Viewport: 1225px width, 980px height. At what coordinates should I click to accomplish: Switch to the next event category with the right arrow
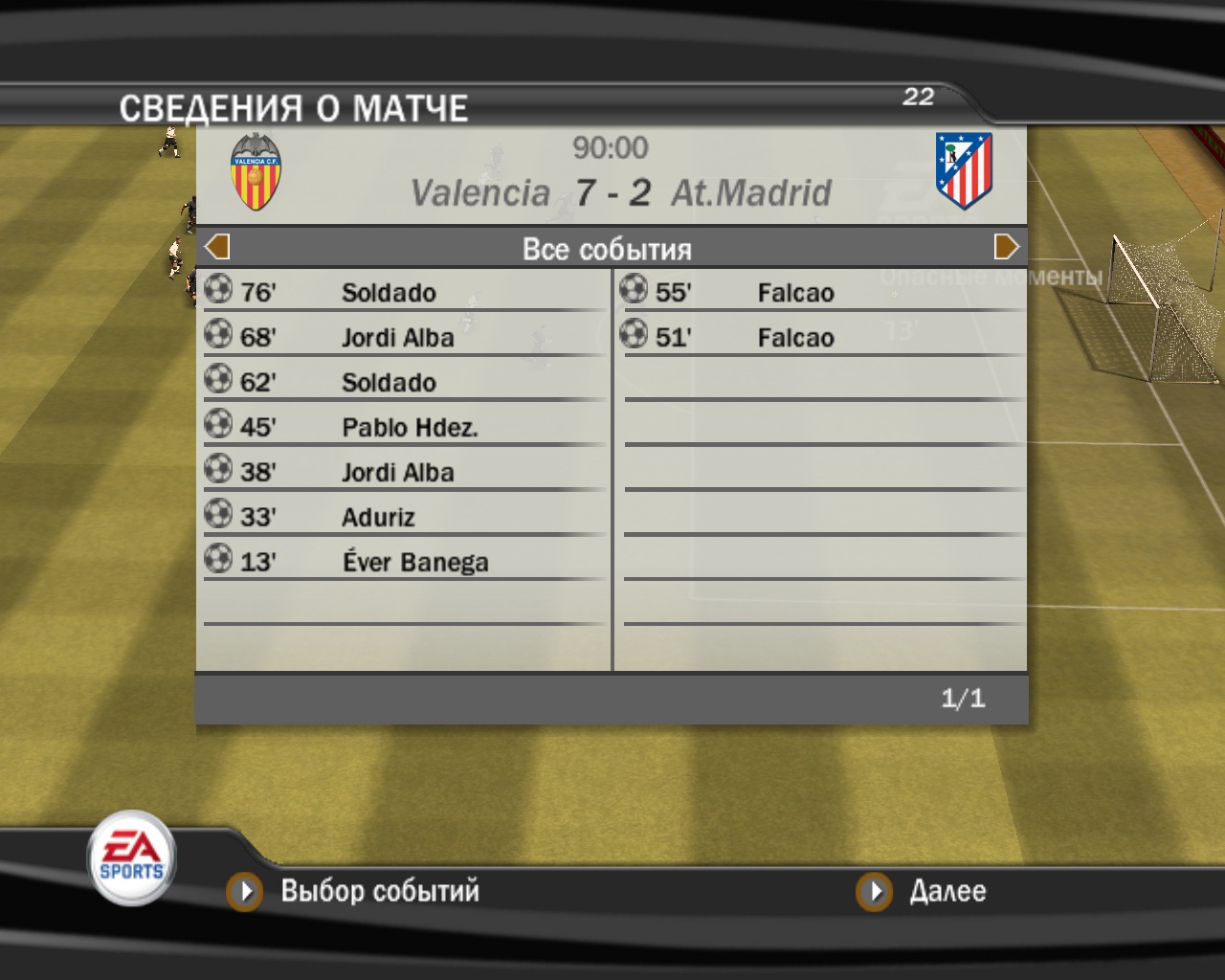tap(1006, 247)
